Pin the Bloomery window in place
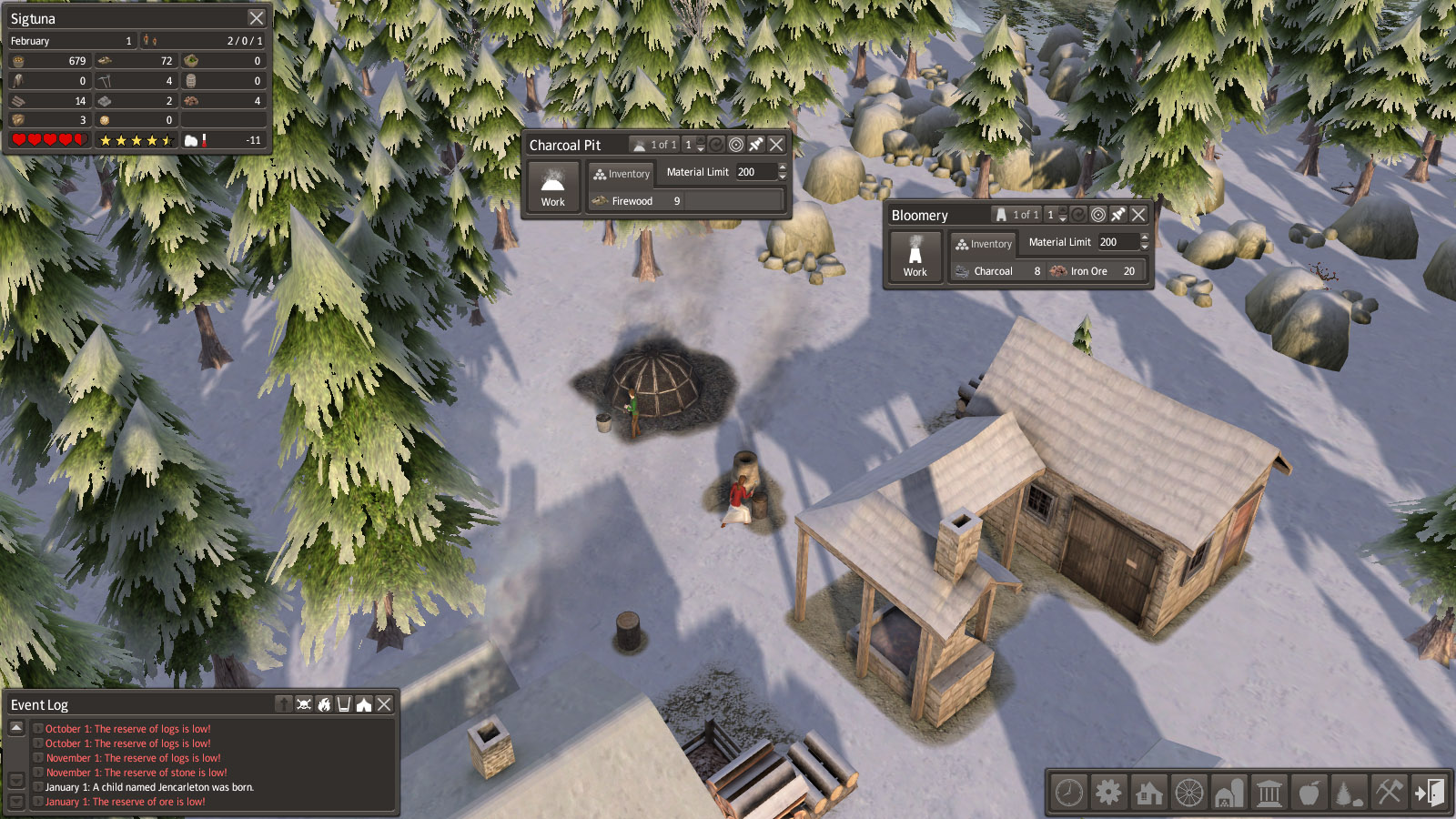Screen dimensions: 1456x819 pyautogui.click(x=1118, y=215)
